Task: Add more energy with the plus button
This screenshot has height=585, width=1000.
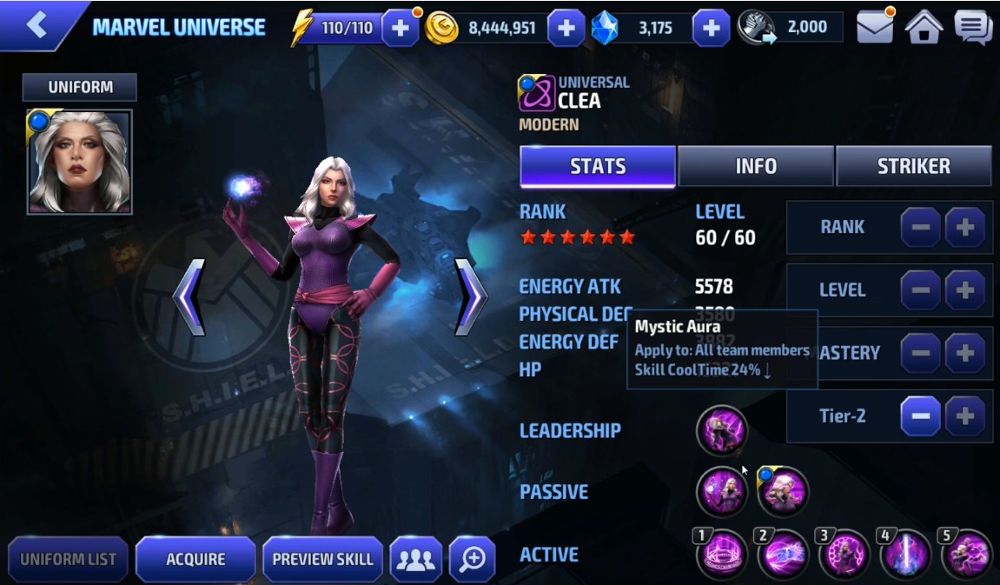Action: [x=400, y=28]
